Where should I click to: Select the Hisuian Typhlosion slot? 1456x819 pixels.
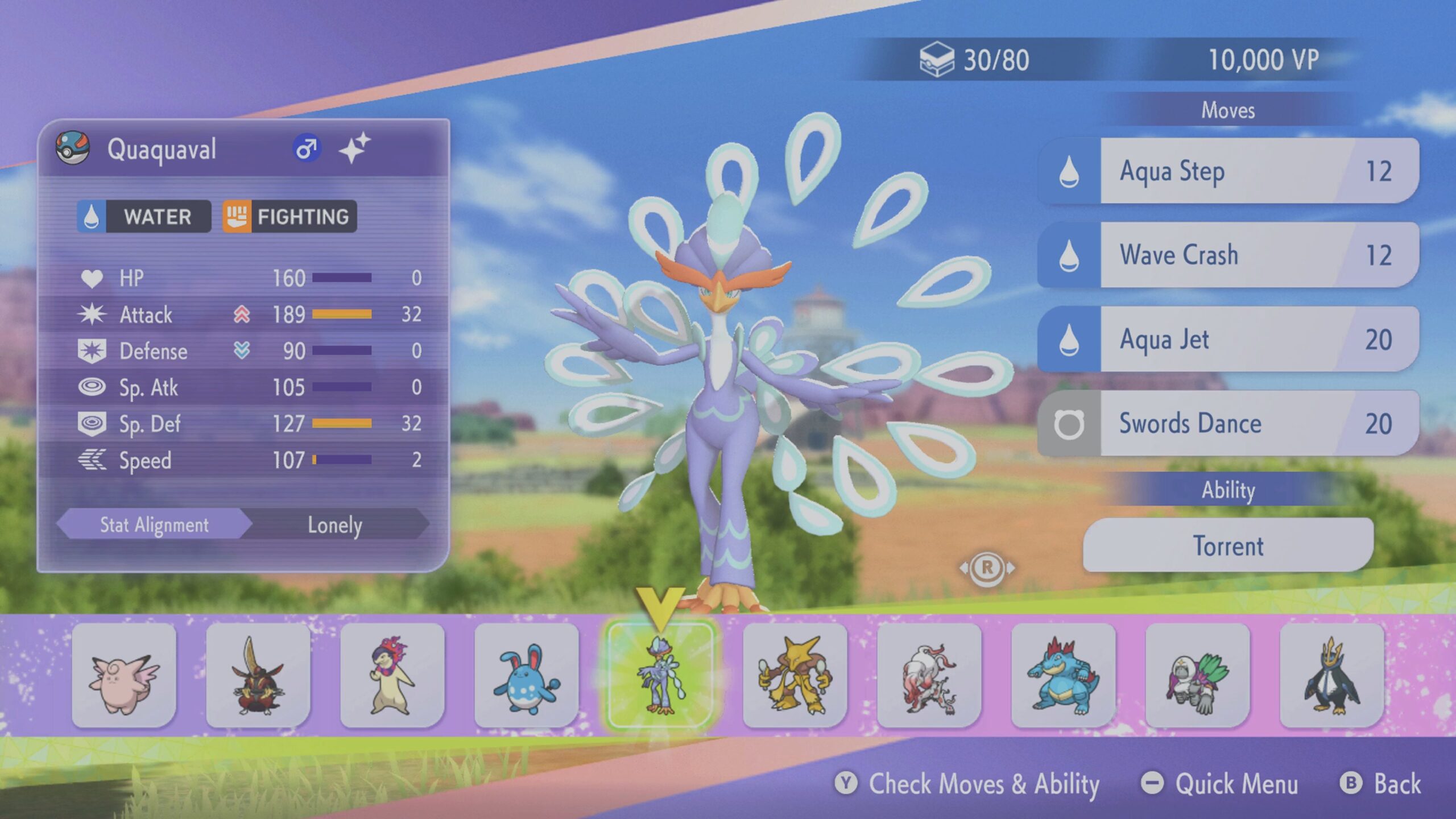[x=392, y=675]
